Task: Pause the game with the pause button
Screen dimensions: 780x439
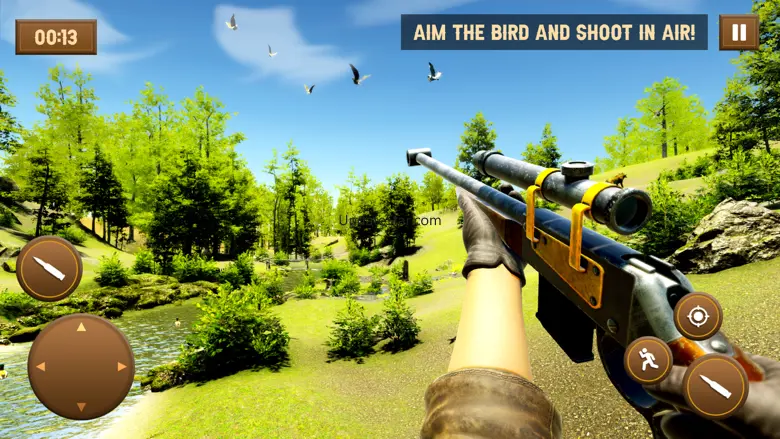Action: (738, 32)
